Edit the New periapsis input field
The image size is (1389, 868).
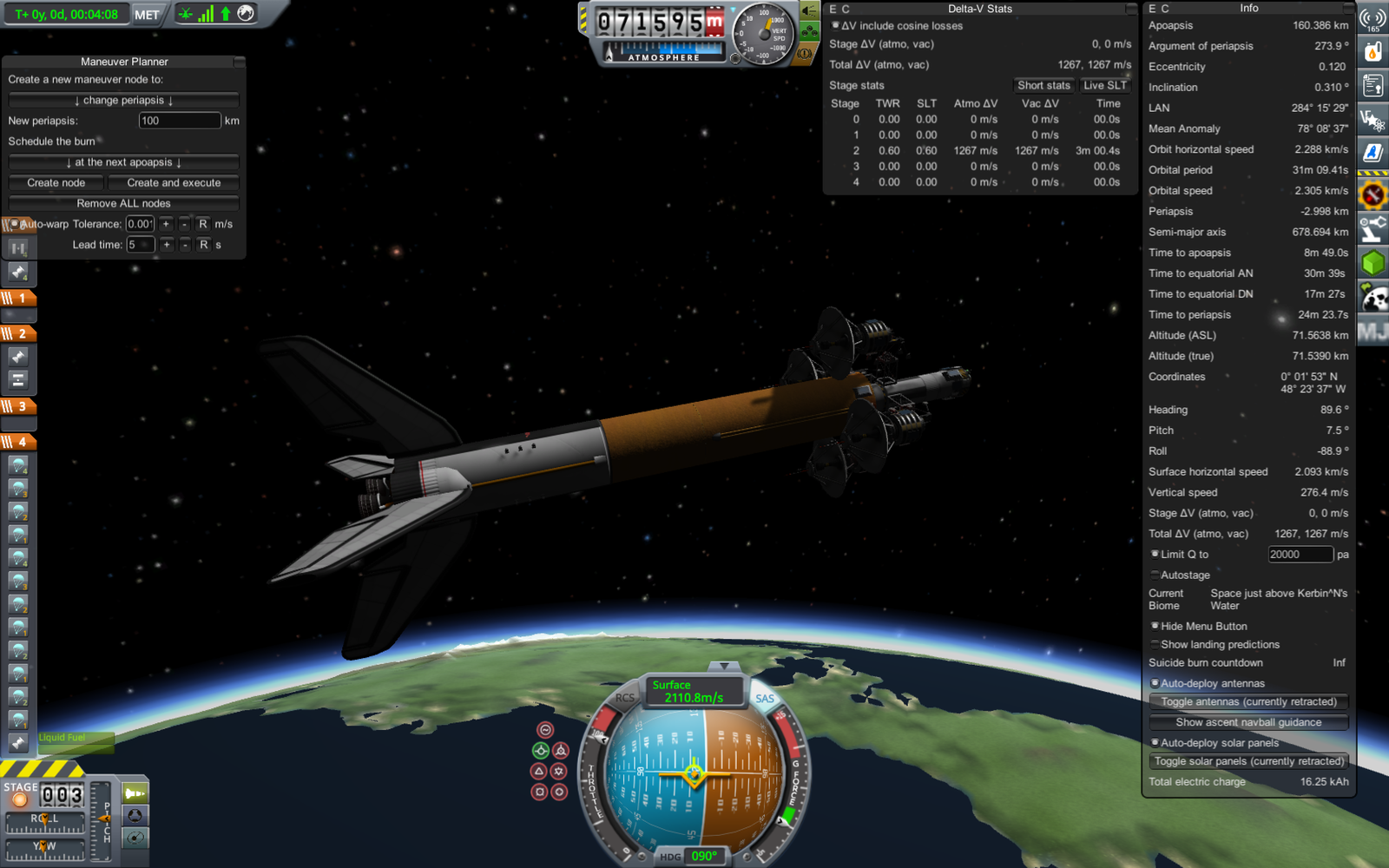point(179,121)
